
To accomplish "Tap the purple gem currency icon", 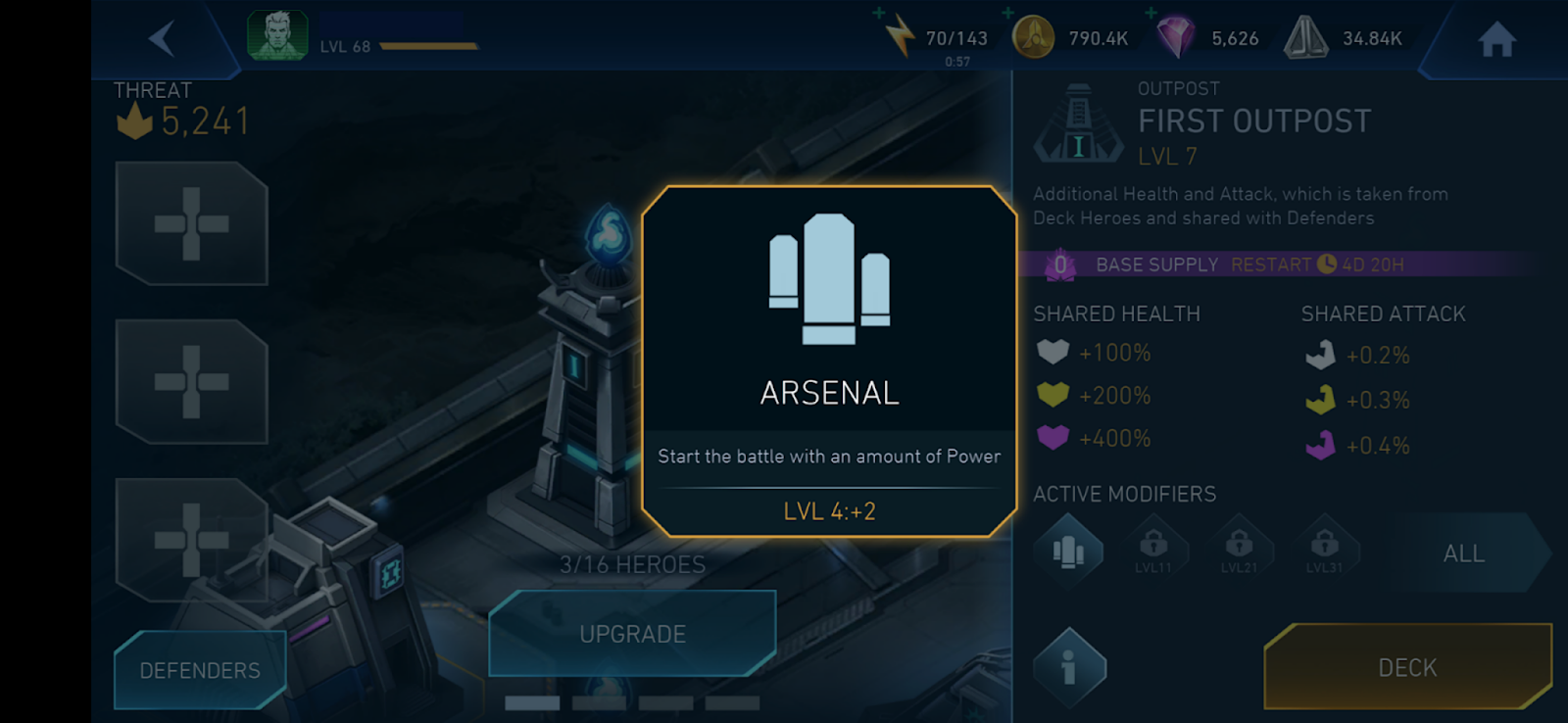I will pos(1175,37).
